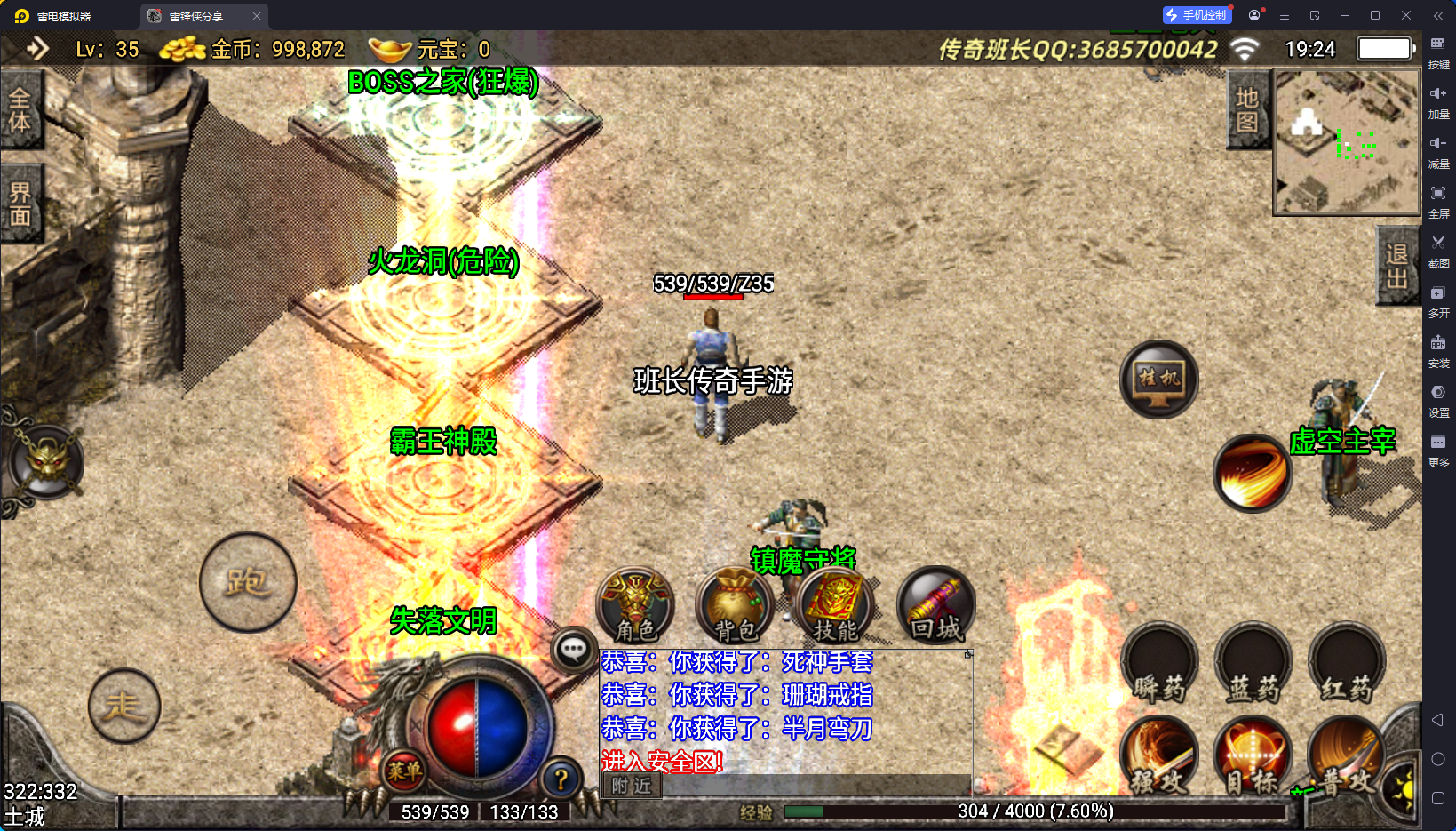Tap the 强攻 forced attack button
Screen dimensions: 1456x831
click(1159, 758)
